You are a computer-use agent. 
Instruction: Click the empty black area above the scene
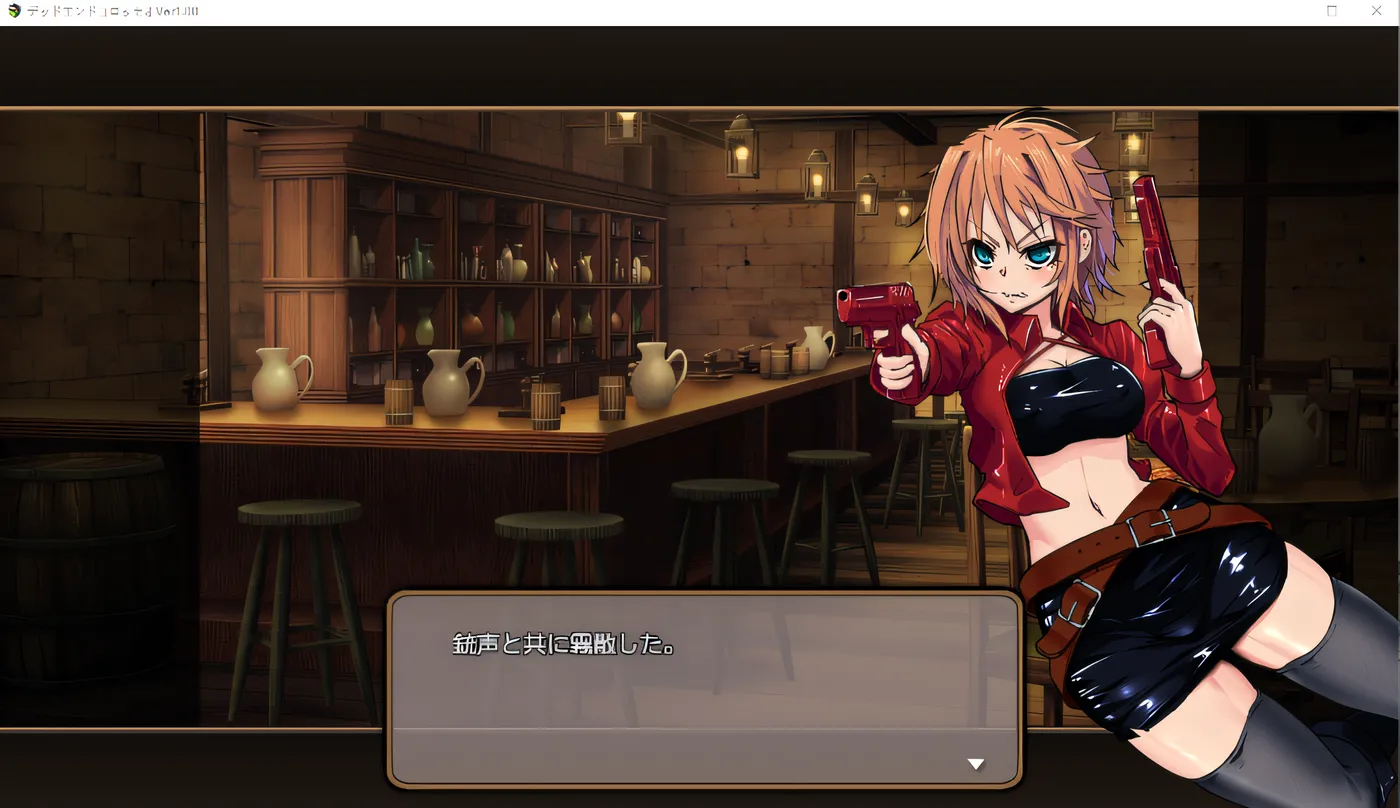pos(700,60)
